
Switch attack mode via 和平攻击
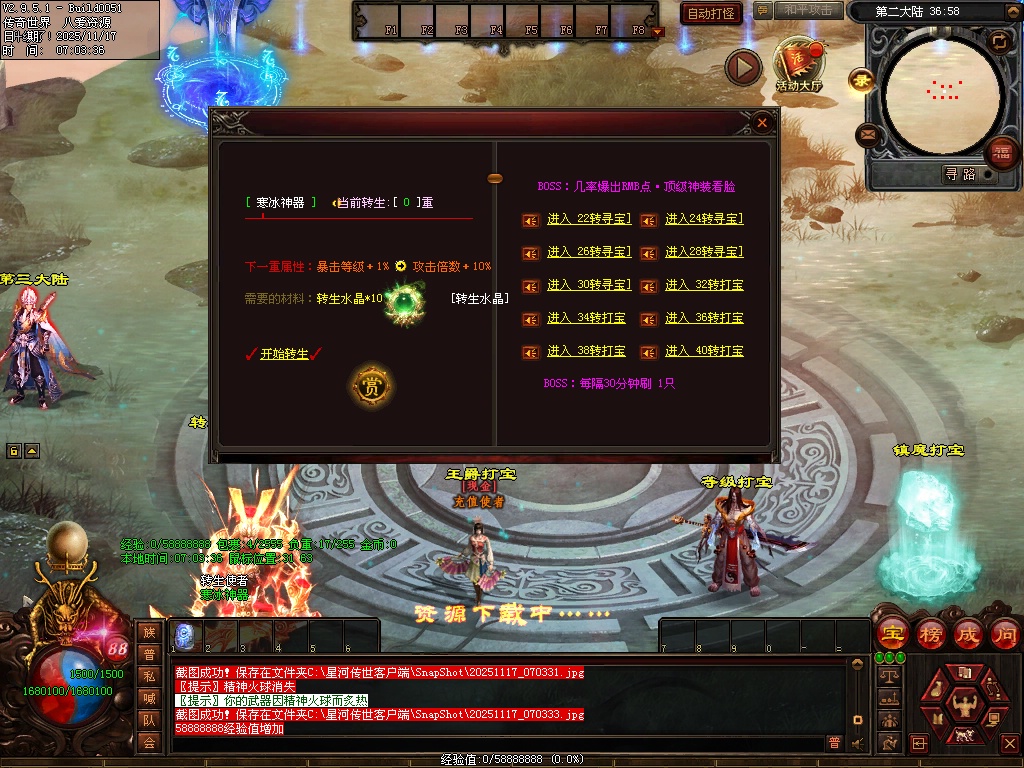click(808, 10)
